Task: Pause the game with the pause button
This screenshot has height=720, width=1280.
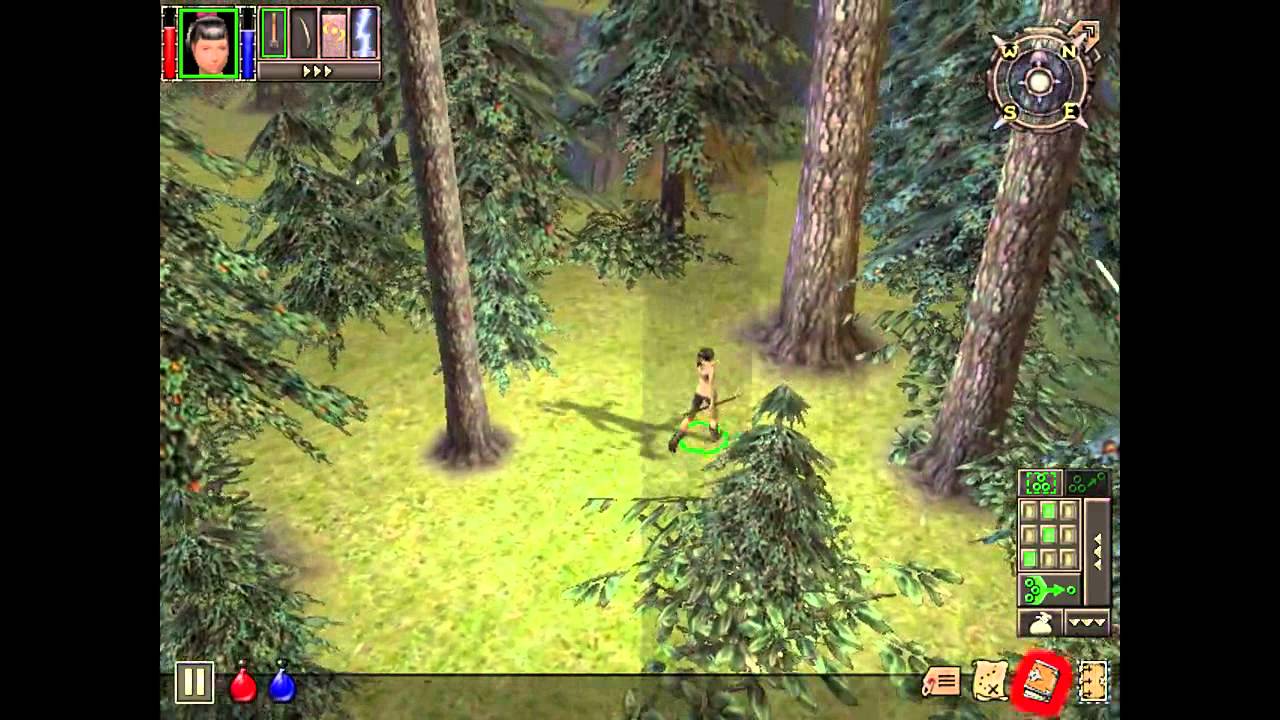Action: tap(195, 684)
